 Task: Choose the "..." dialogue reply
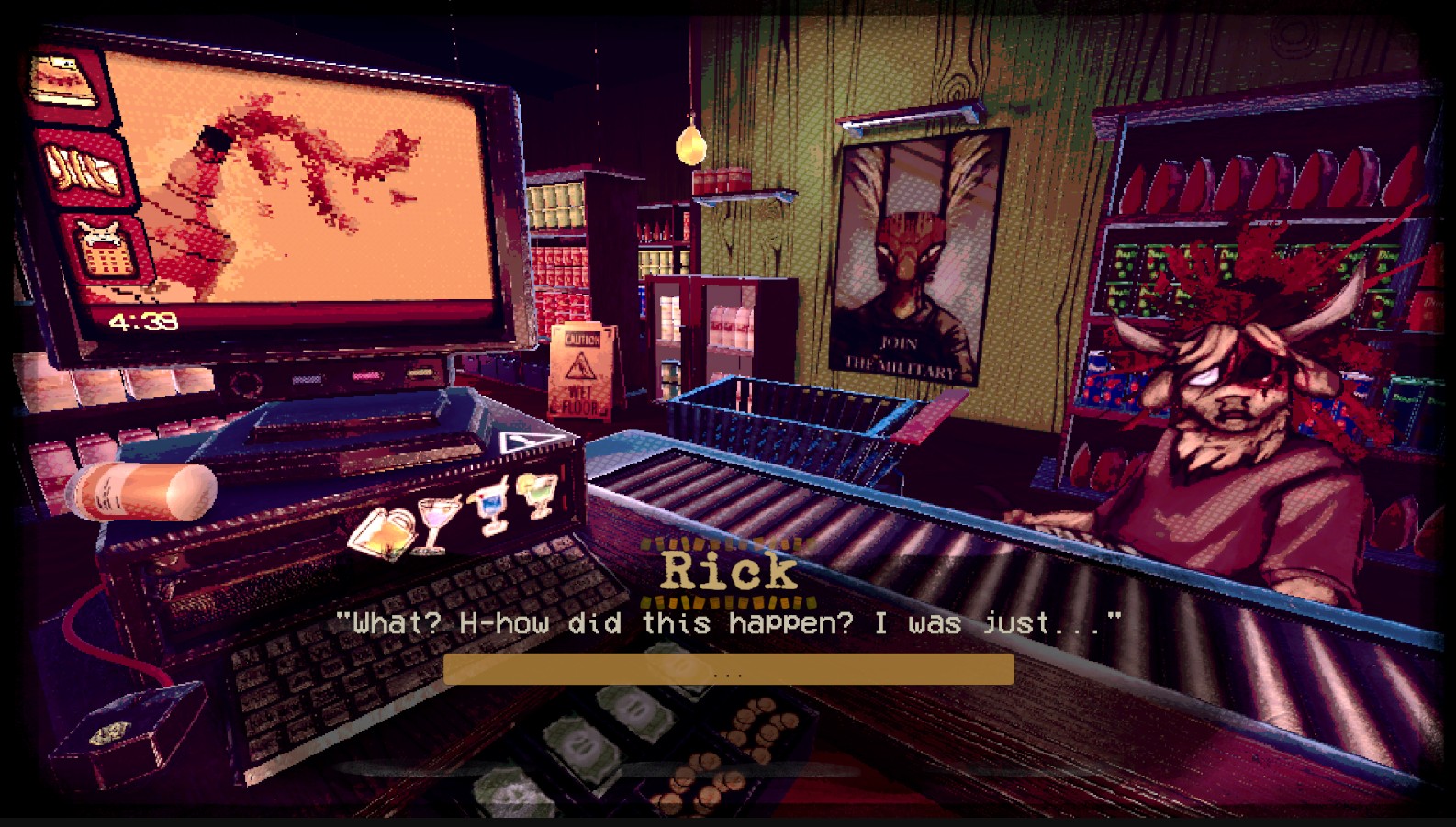[x=728, y=670]
